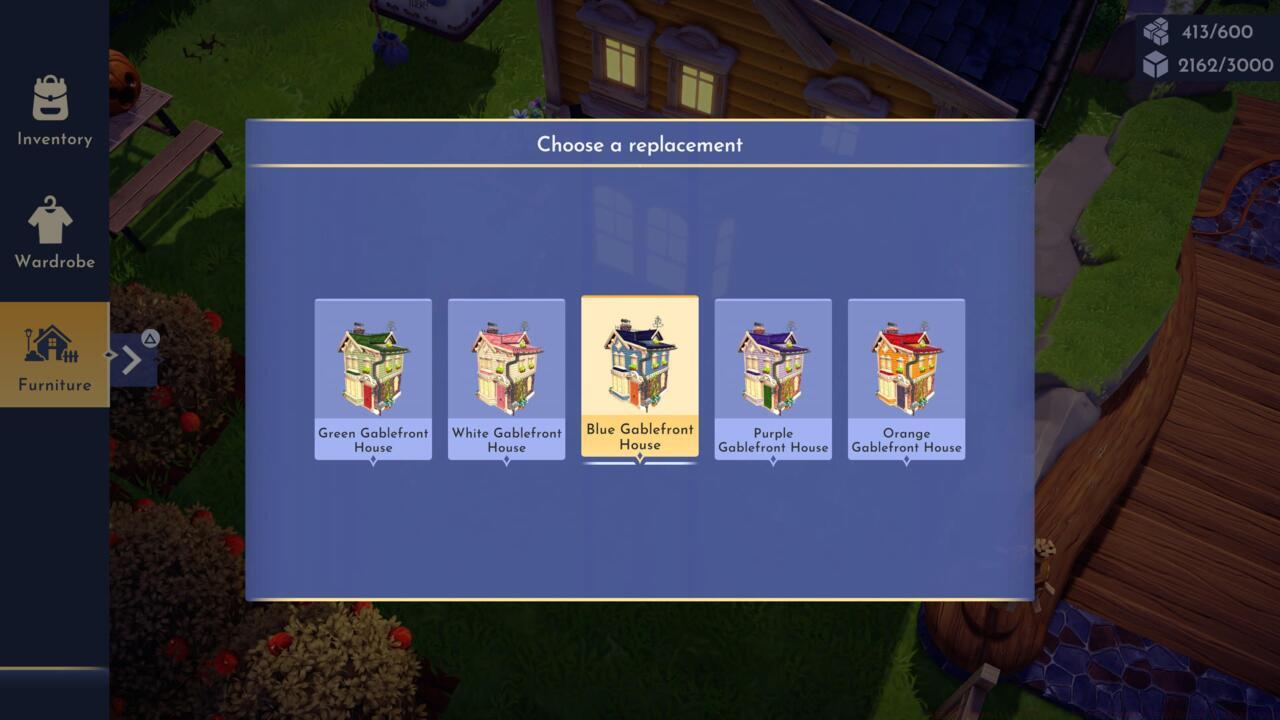1280x720 pixels.
Task: Switch to the Wardrobe tab
Action: [54, 233]
